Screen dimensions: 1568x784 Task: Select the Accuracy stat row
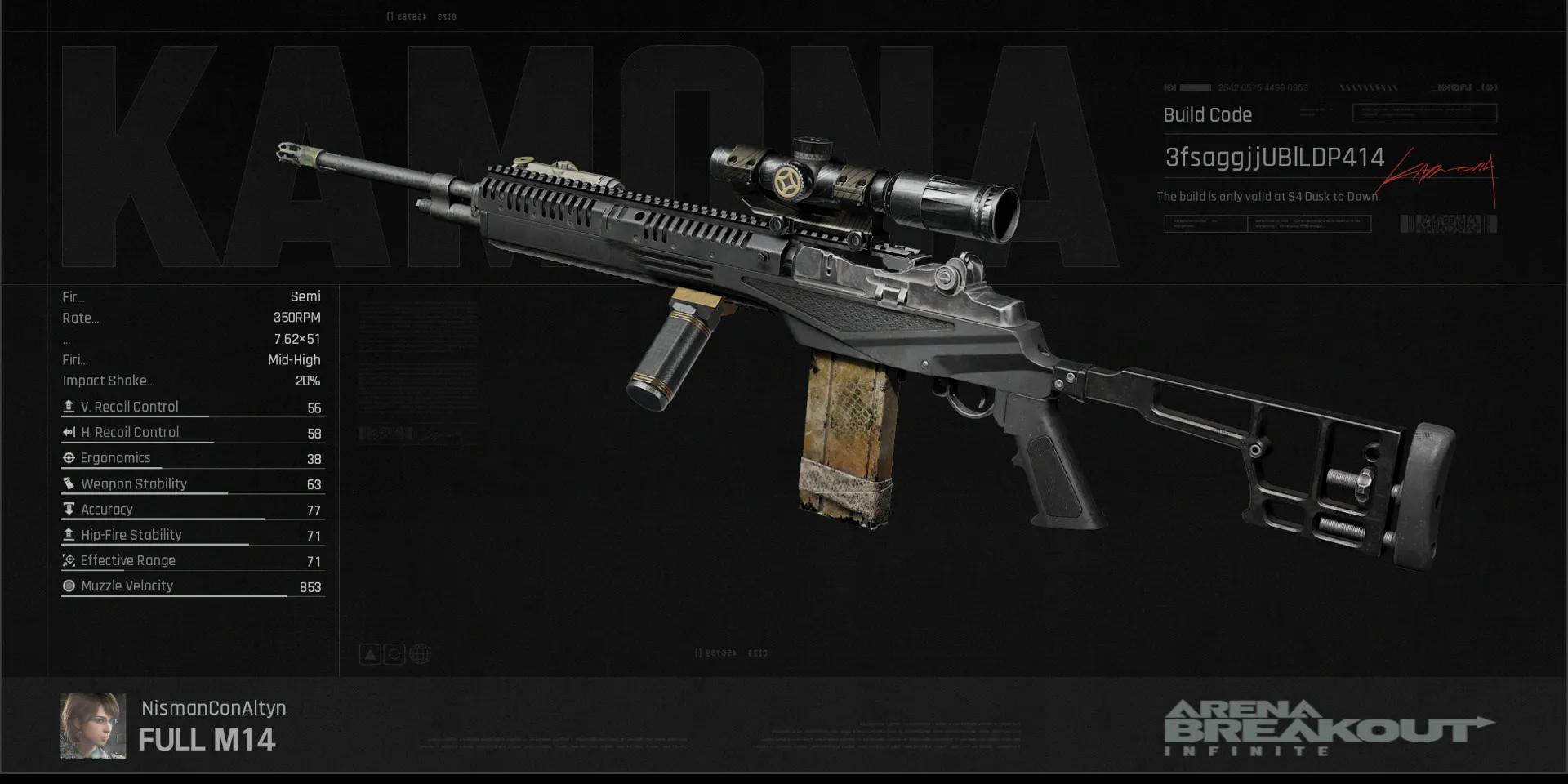[193, 510]
